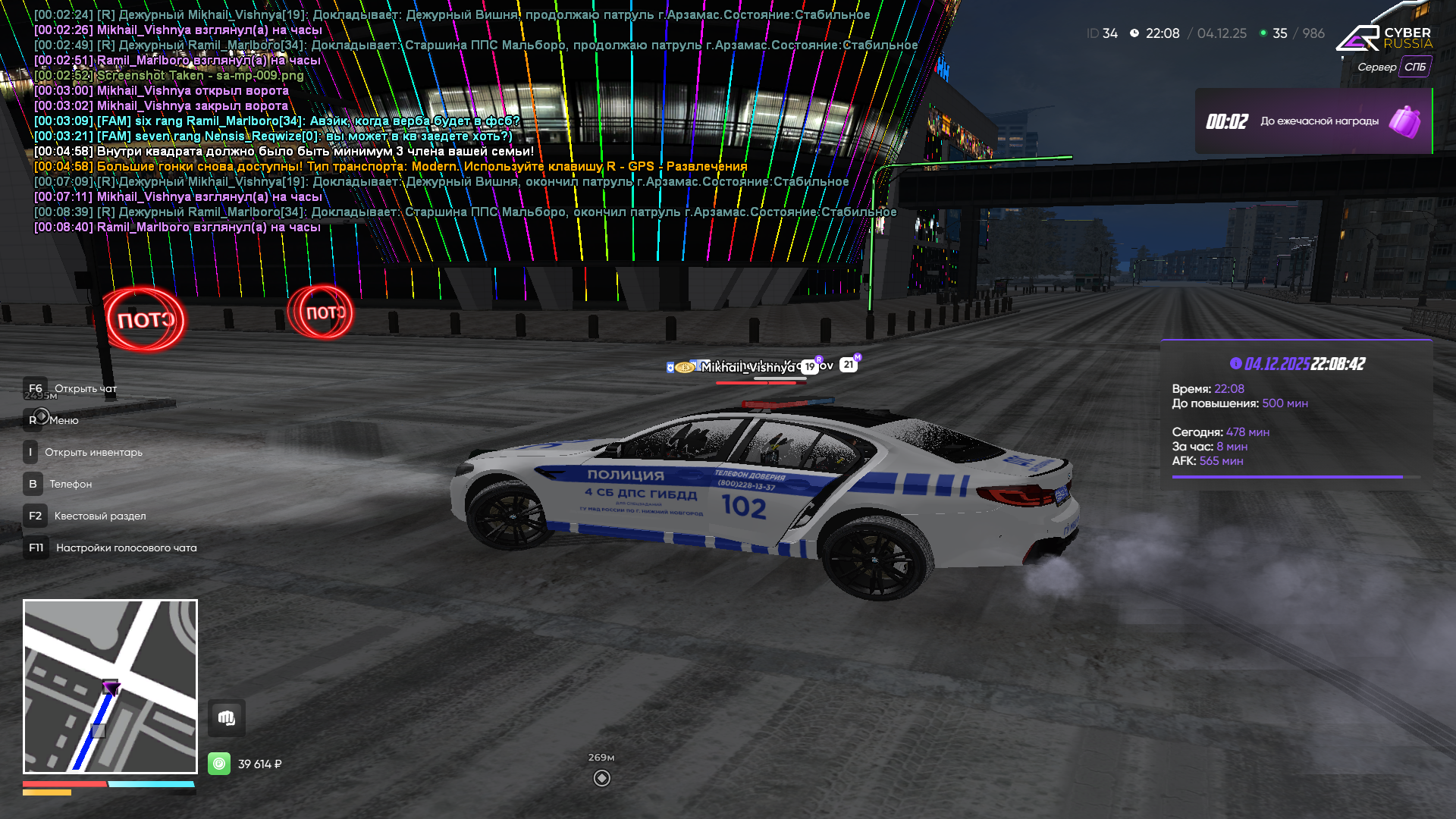
Task: Select the fist weapon icon
Action: click(x=227, y=718)
